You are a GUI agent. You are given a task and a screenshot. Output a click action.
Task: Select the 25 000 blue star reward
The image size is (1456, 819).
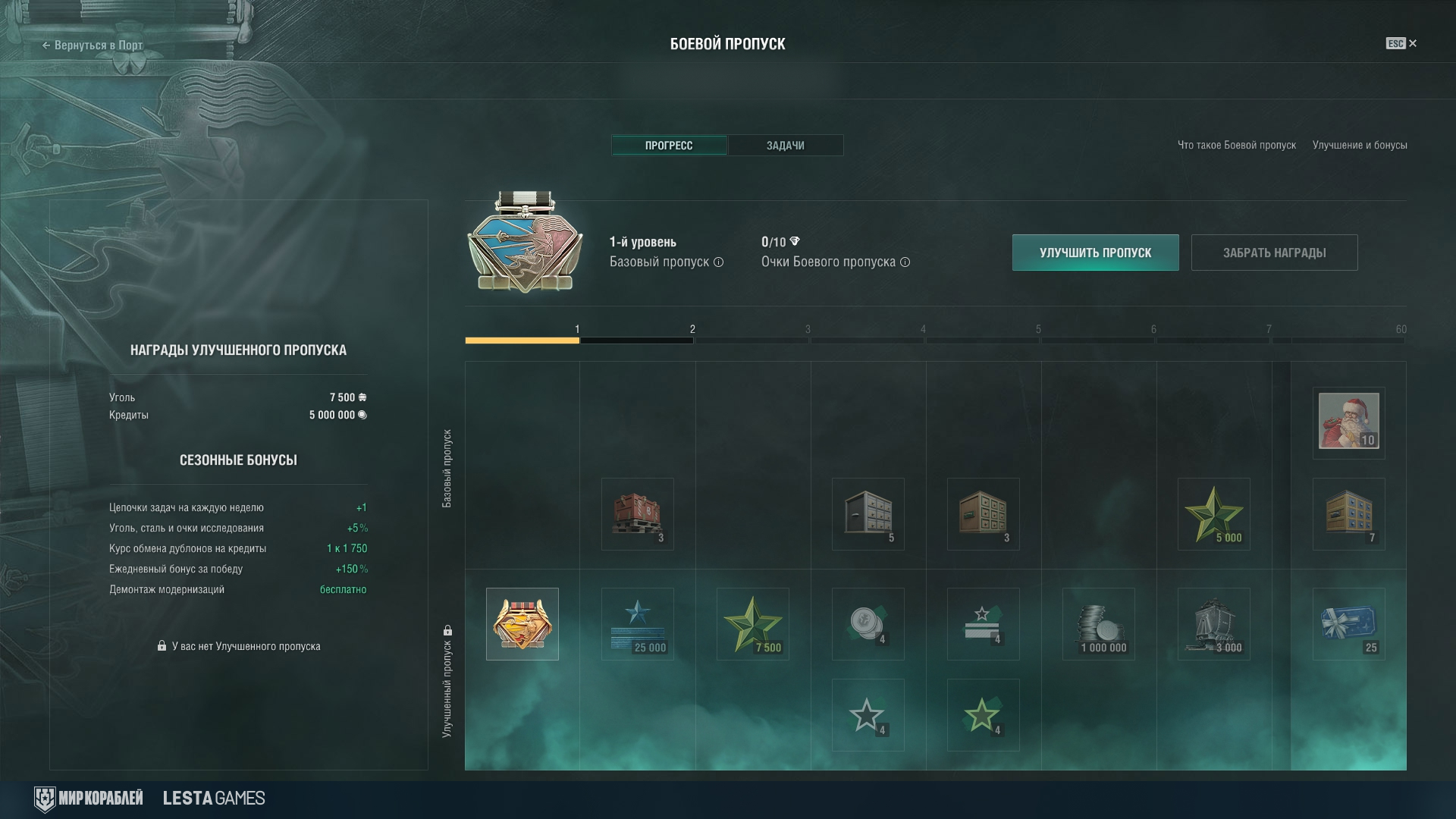(x=637, y=623)
